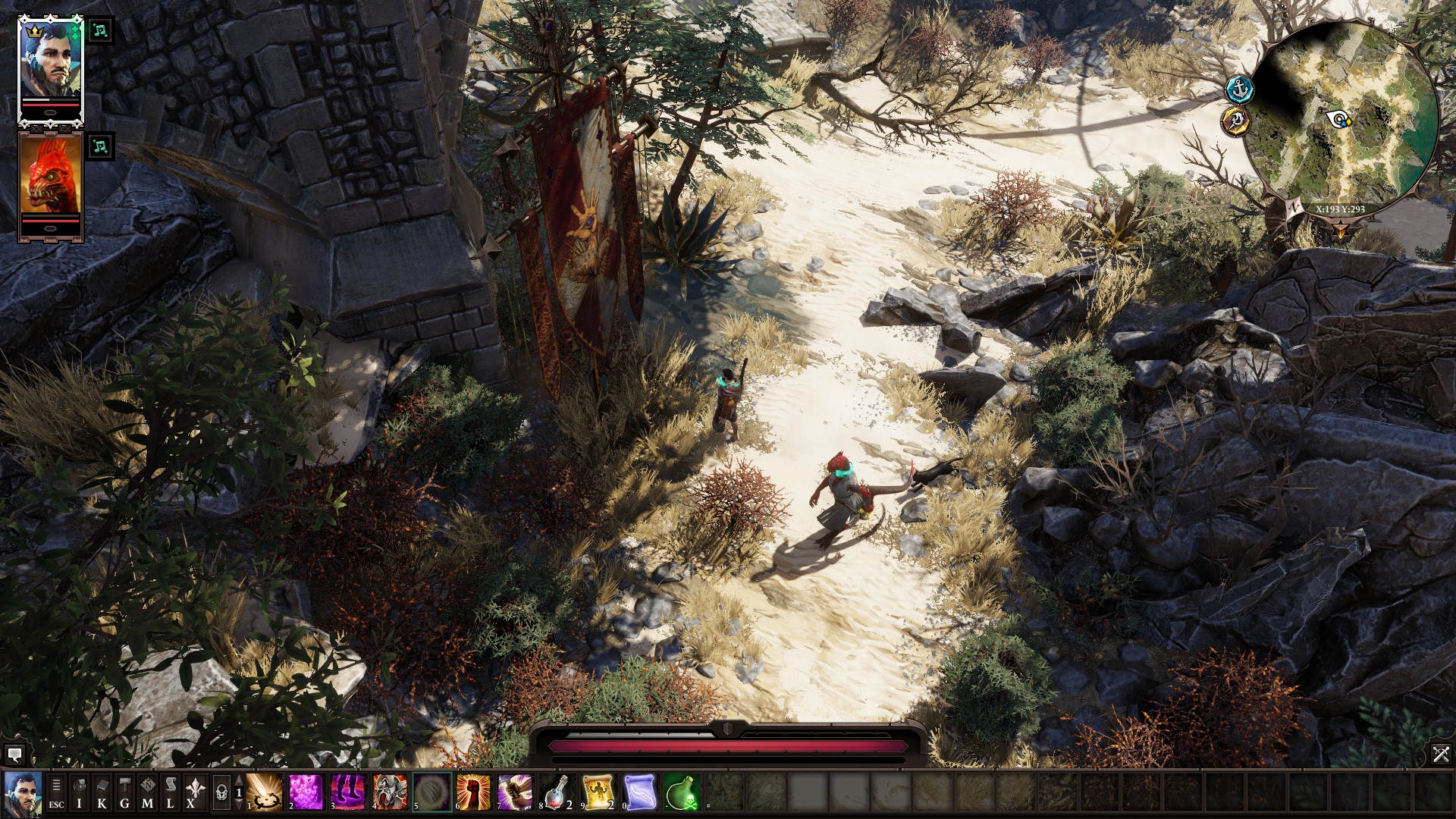Open the journal scroll button
Screen dimensions: 1456x819
click(x=171, y=793)
